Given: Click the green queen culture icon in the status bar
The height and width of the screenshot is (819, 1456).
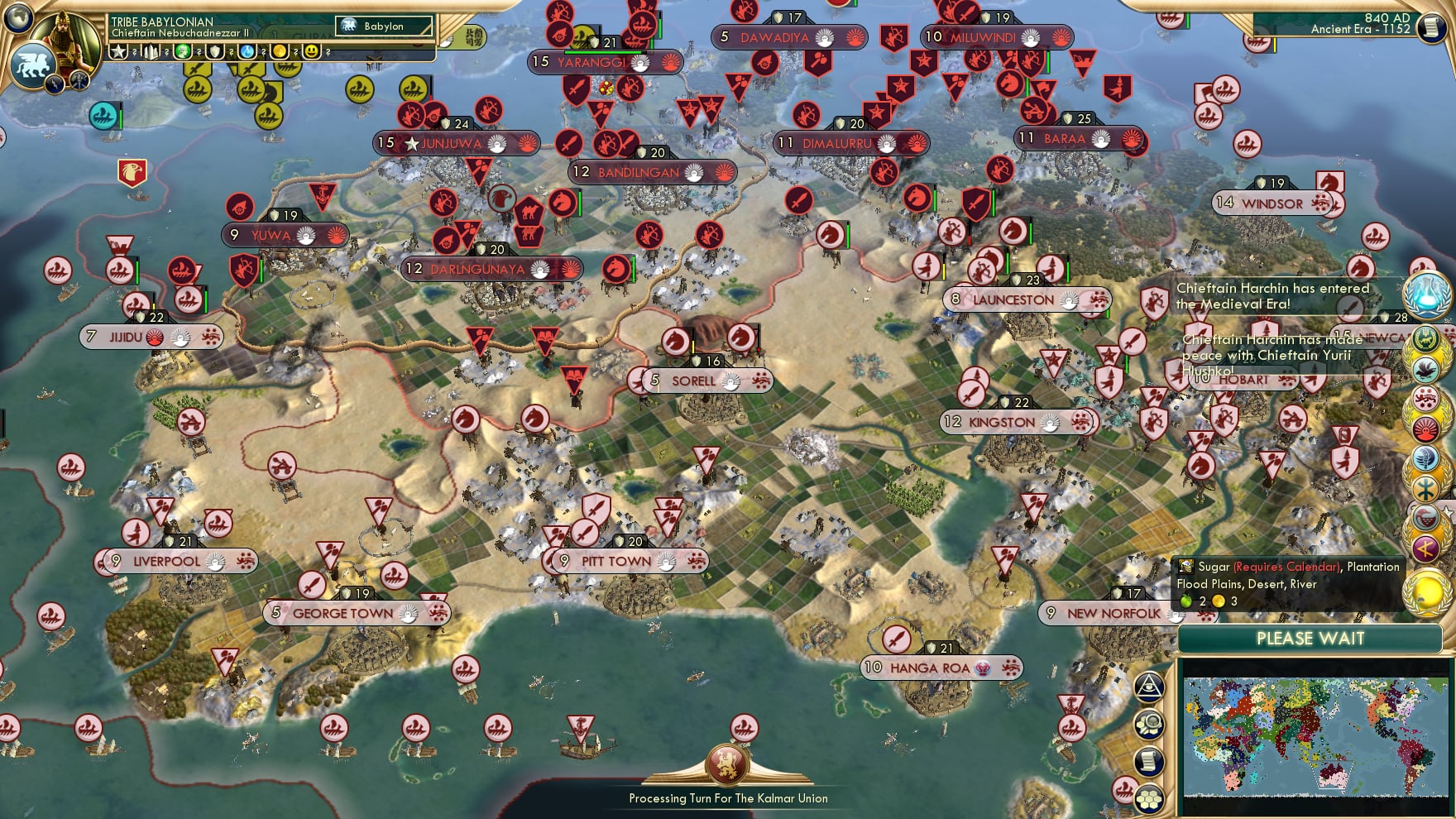Looking at the screenshot, I should [183, 52].
